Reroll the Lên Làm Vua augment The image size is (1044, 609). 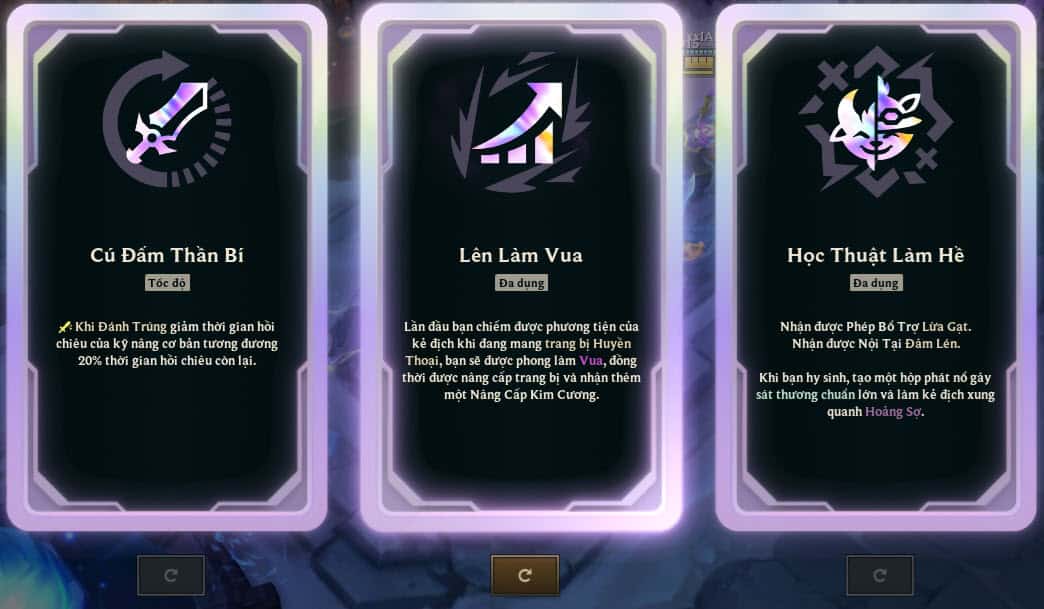coord(525,575)
